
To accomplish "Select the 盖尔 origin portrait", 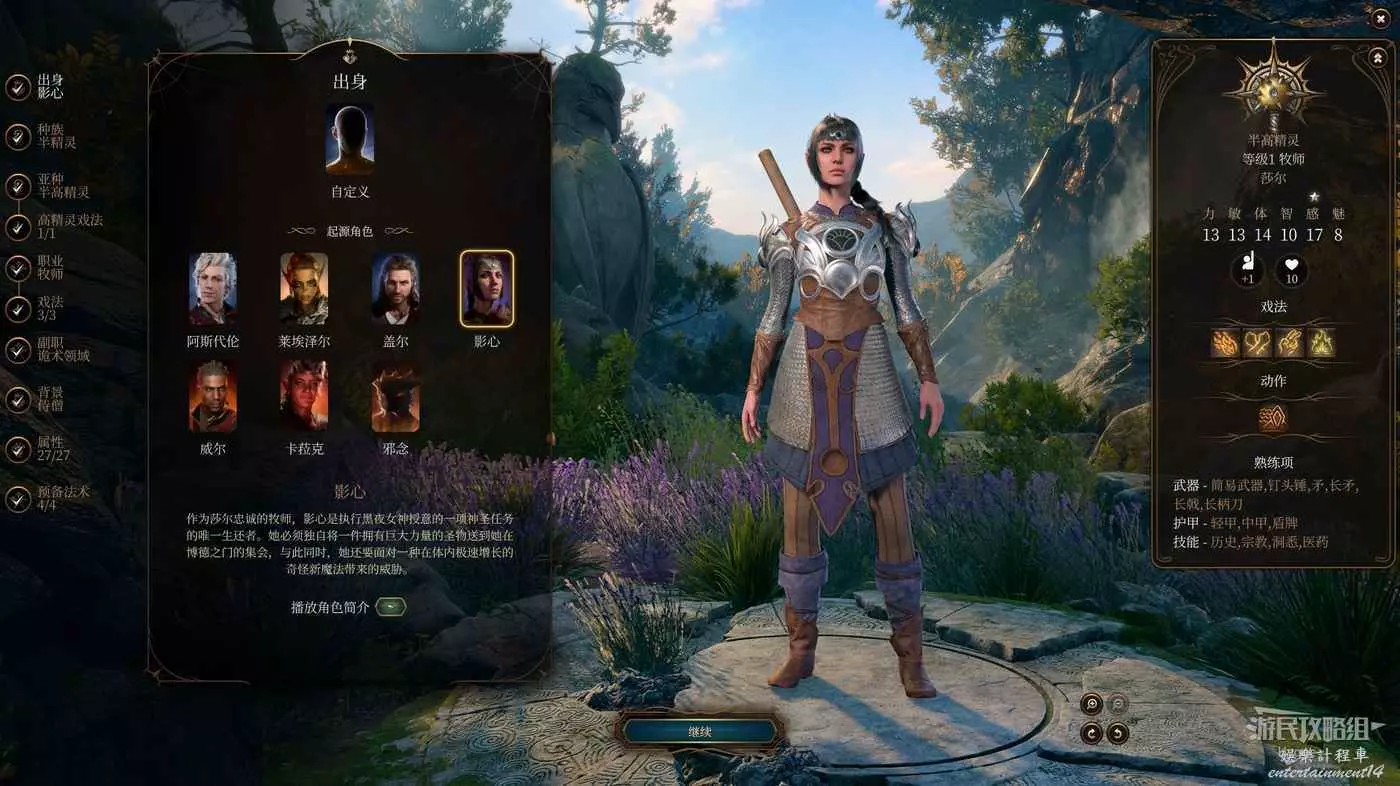I will (x=395, y=288).
